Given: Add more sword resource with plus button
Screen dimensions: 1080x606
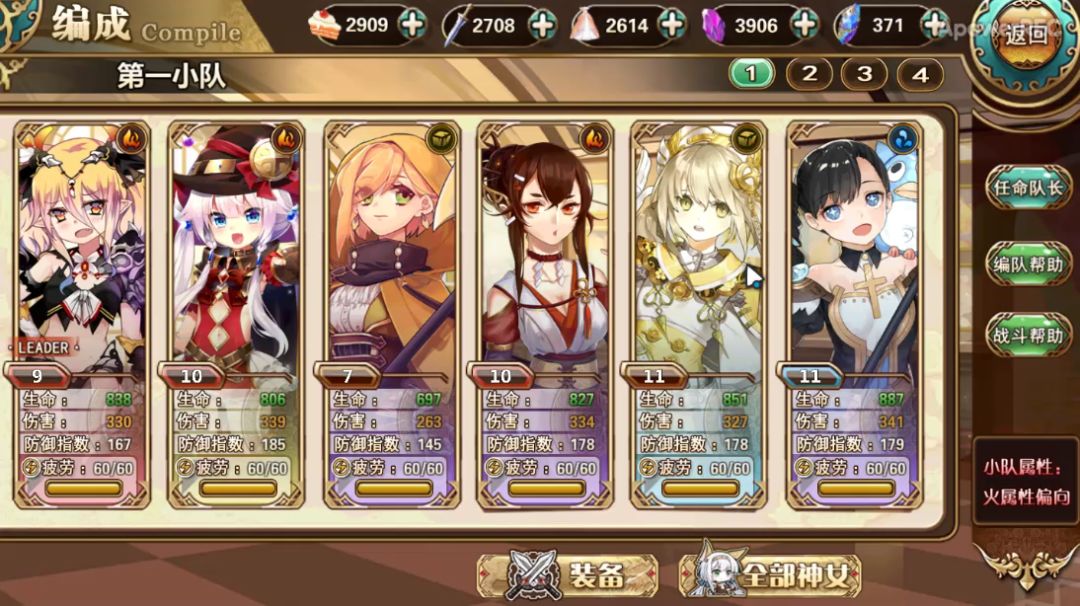Looking at the screenshot, I should (541, 25).
